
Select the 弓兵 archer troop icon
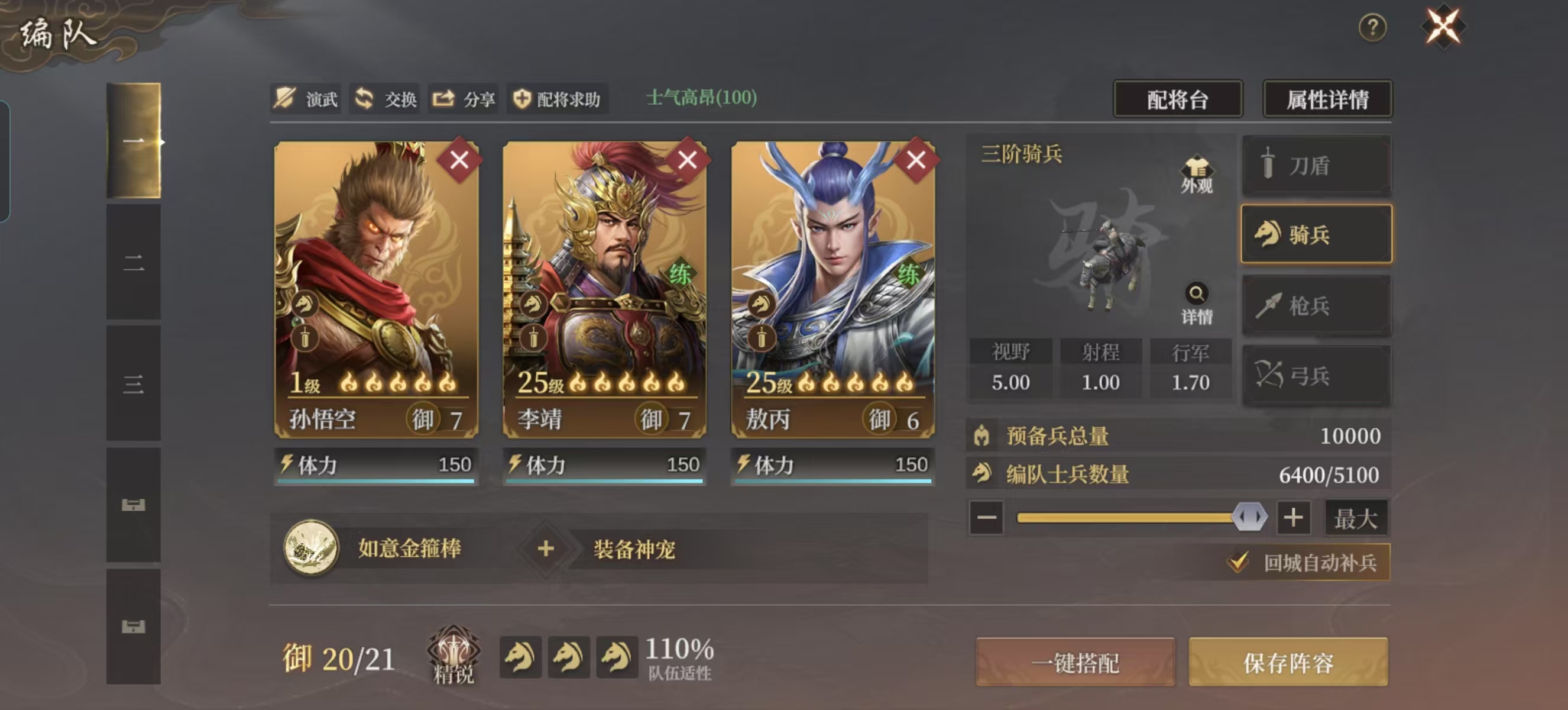(x=1316, y=376)
